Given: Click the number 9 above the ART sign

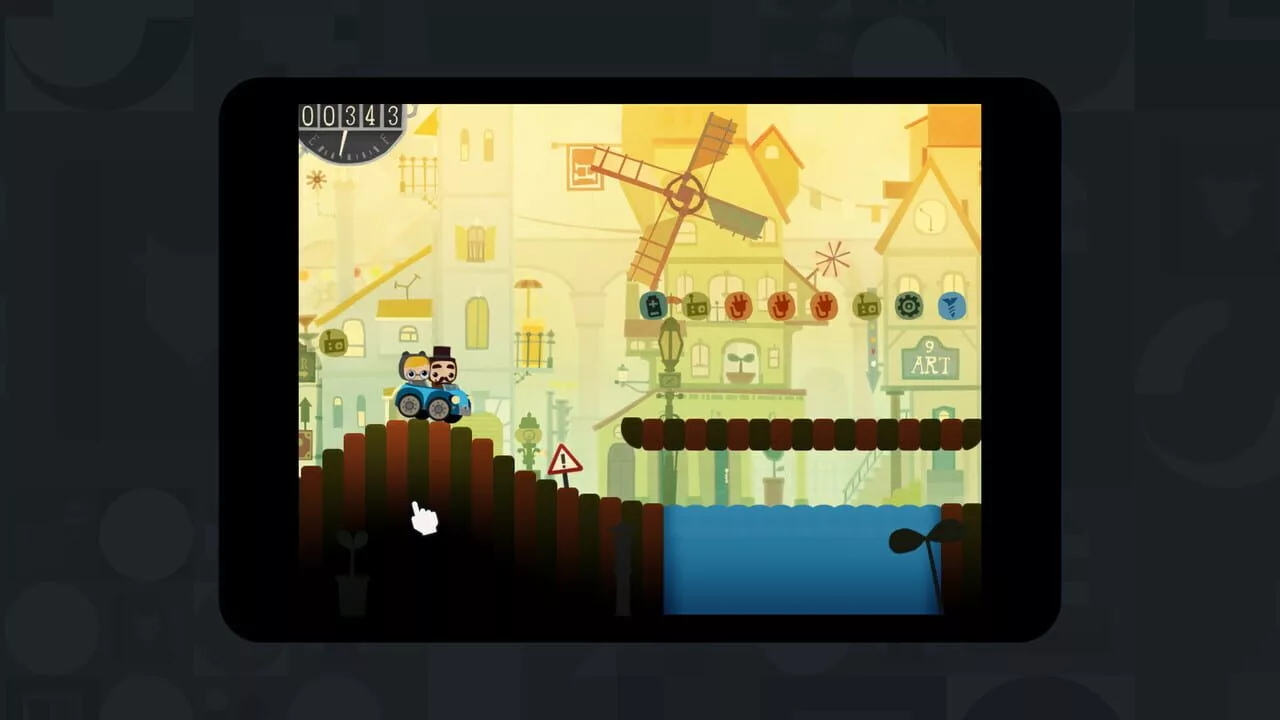Looking at the screenshot, I should pos(929,348).
